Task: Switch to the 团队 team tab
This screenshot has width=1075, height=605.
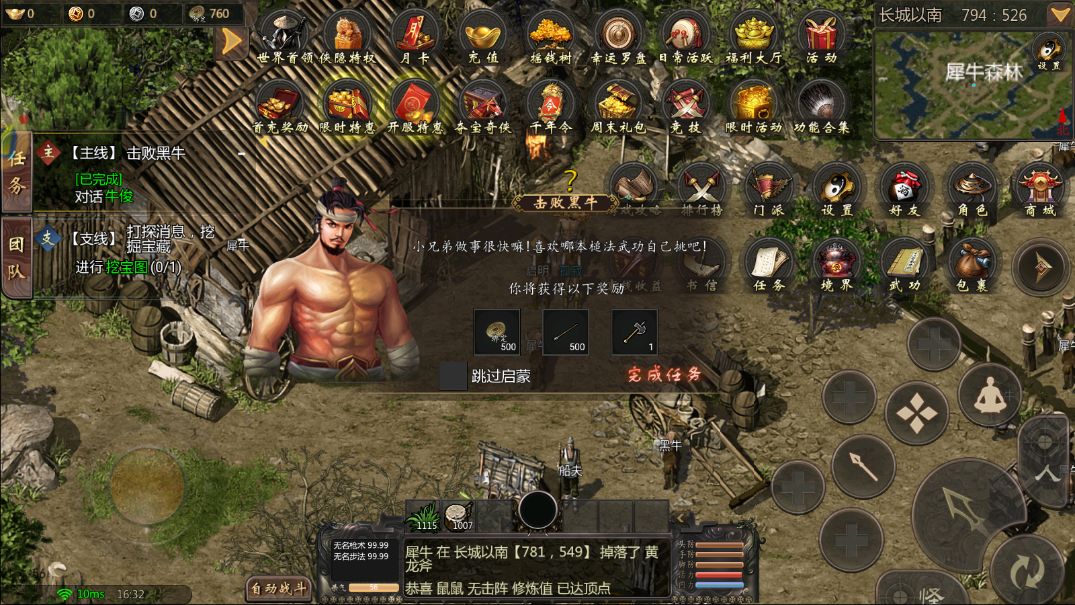Action: tap(16, 257)
